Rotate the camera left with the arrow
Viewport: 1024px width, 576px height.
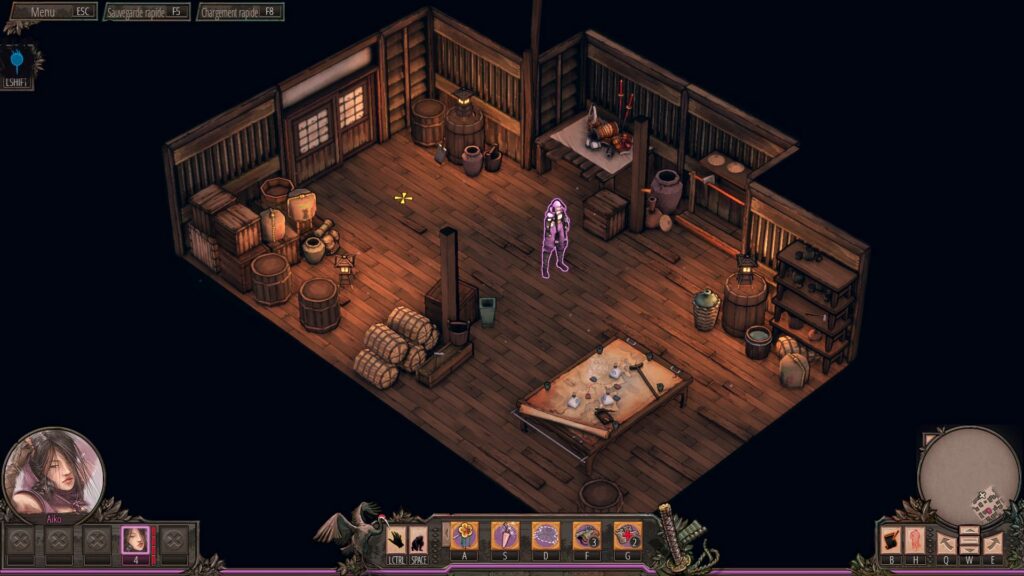point(946,543)
